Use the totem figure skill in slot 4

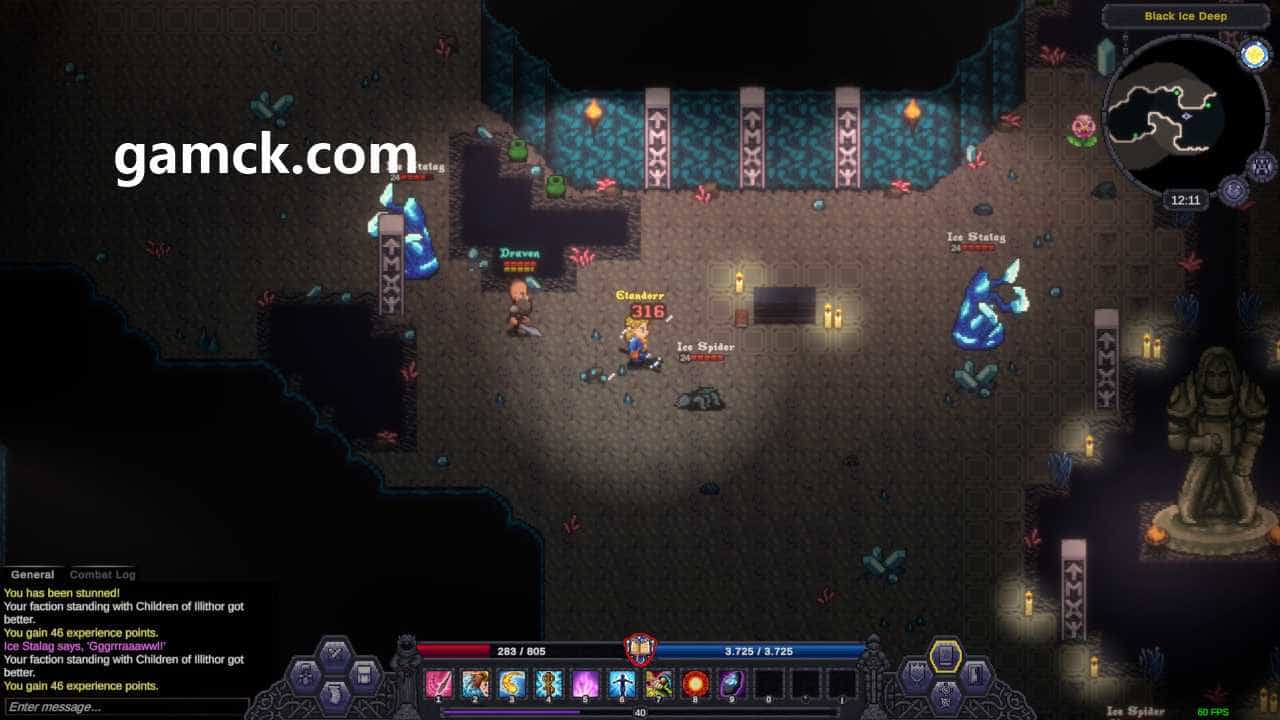pos(548,684)
